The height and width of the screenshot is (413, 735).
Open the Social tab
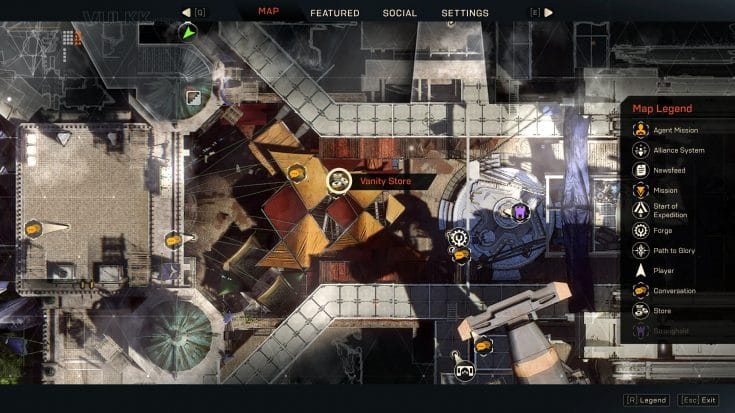[400, 13]
